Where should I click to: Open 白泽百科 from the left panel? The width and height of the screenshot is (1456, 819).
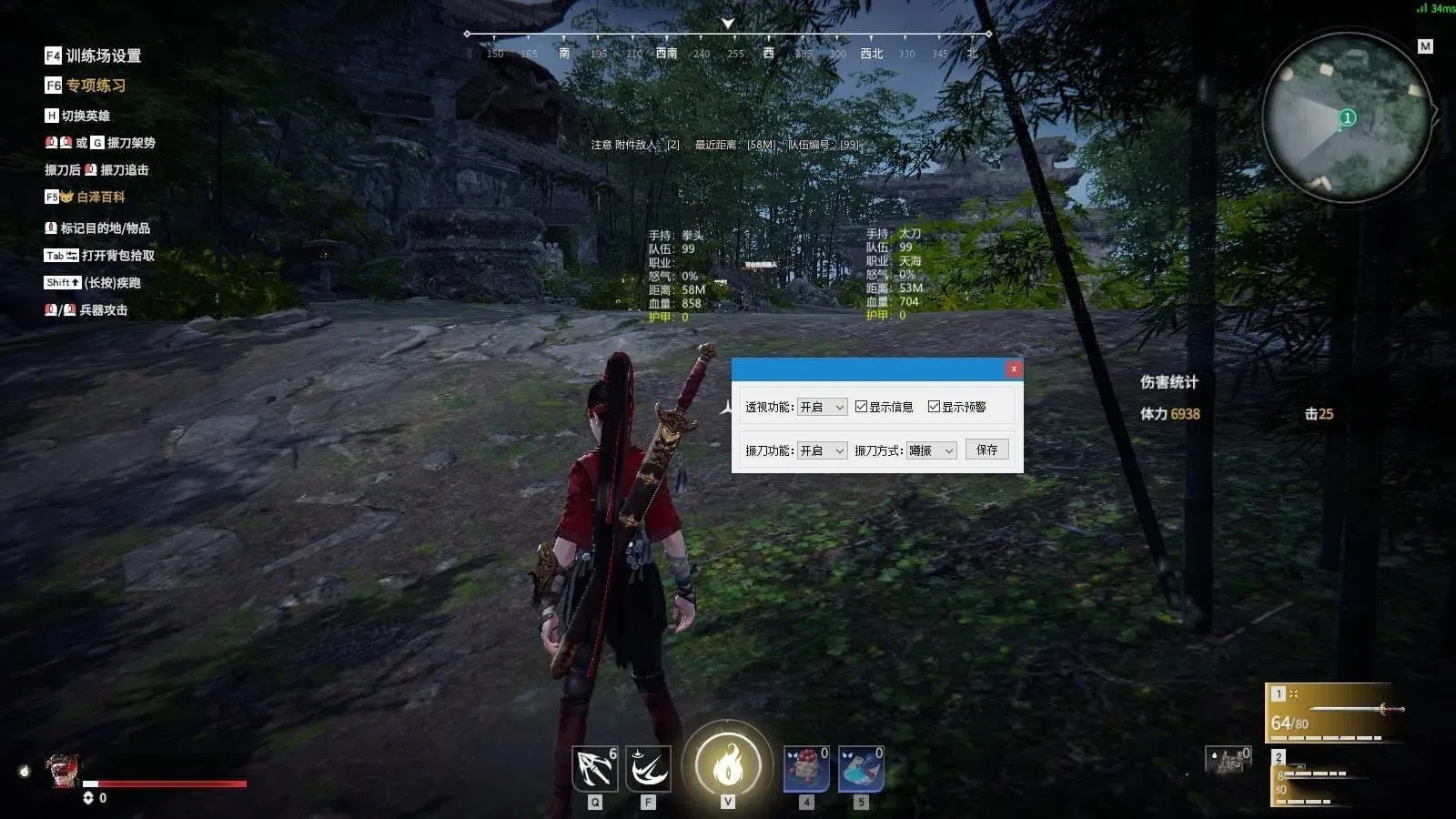click(103, 197)
